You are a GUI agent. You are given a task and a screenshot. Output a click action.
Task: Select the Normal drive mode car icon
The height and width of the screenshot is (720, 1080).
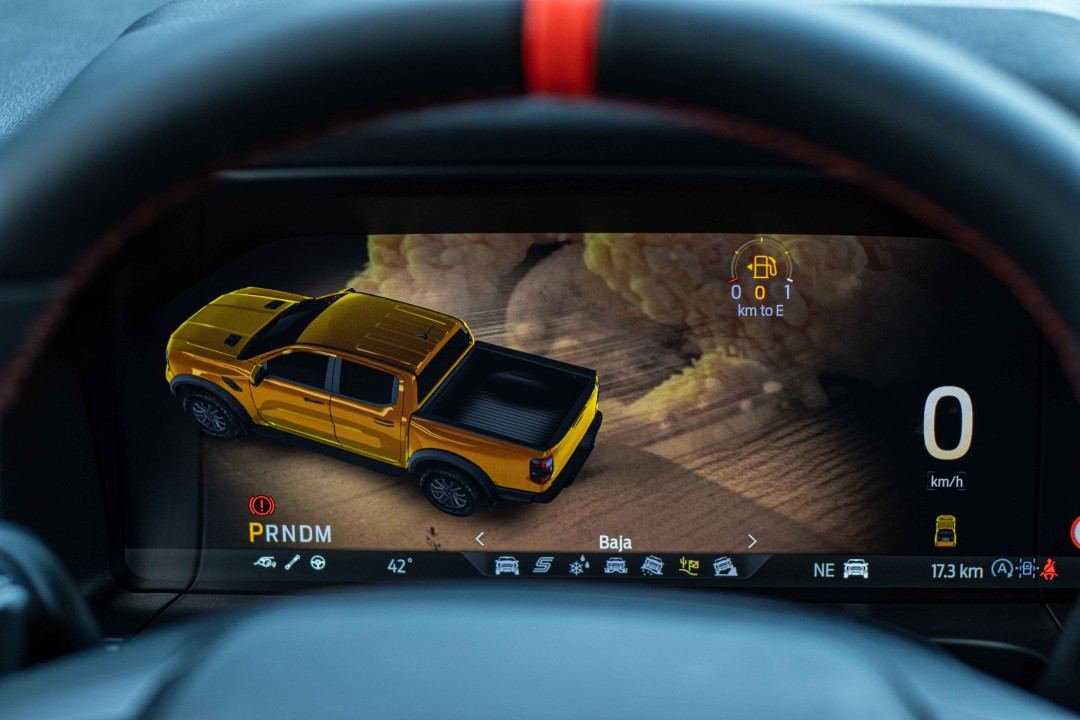(507, 566)
